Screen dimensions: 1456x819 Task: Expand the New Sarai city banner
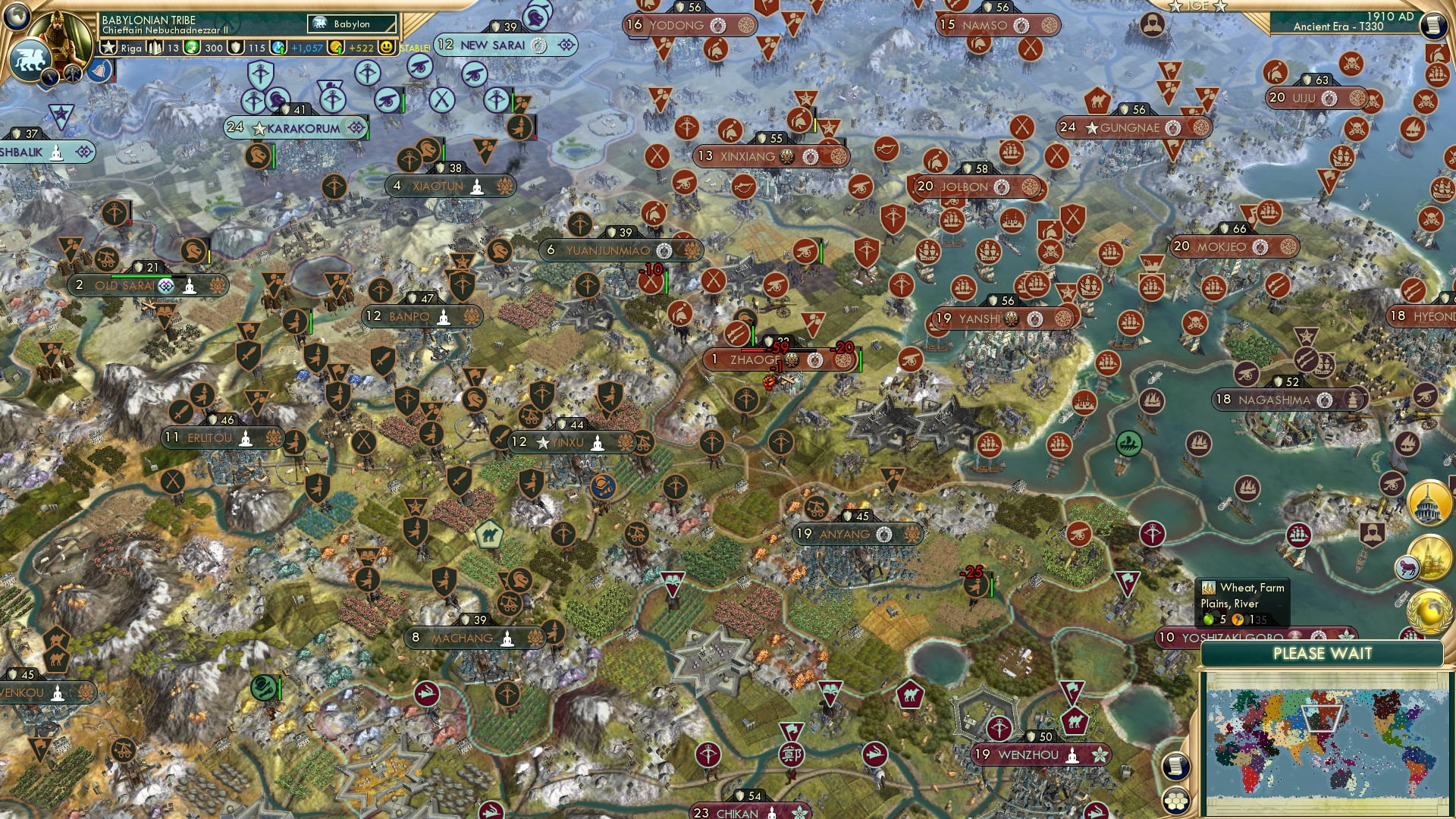(565, 45)
